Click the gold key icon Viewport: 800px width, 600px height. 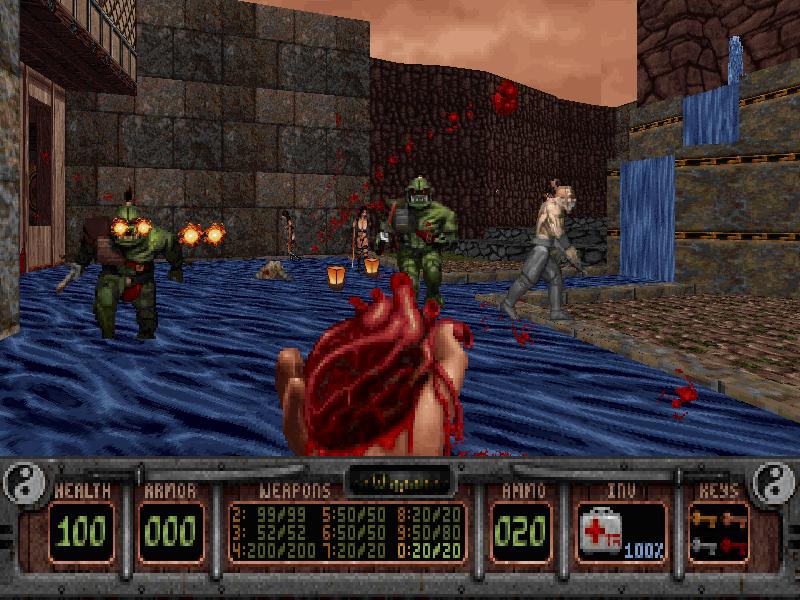click(704, 519)
